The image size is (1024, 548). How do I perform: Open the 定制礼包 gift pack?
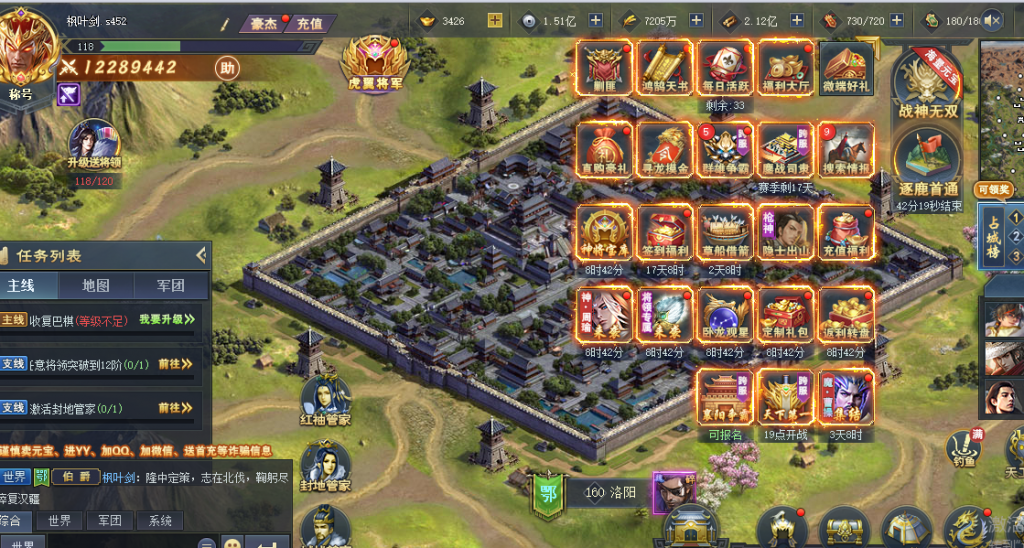pyautogui.click(x=785, y=314)
